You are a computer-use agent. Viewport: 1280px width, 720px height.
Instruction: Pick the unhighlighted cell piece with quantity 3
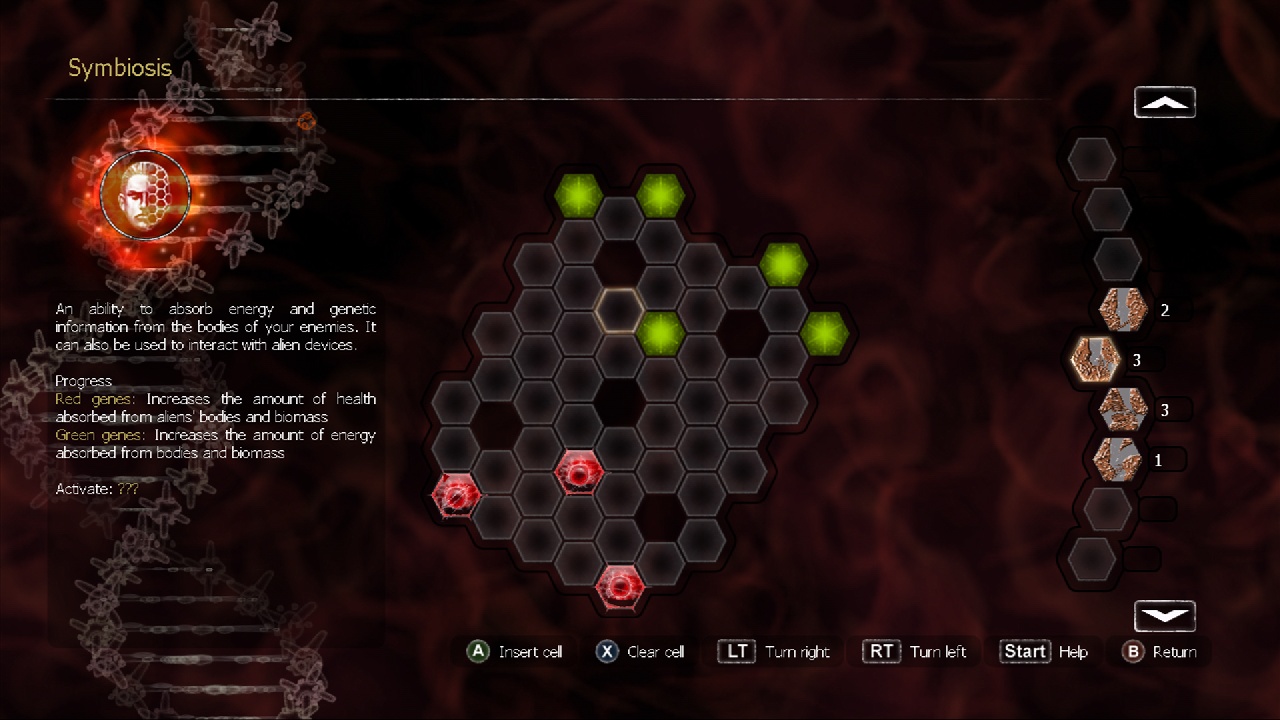pos(1121,408)
